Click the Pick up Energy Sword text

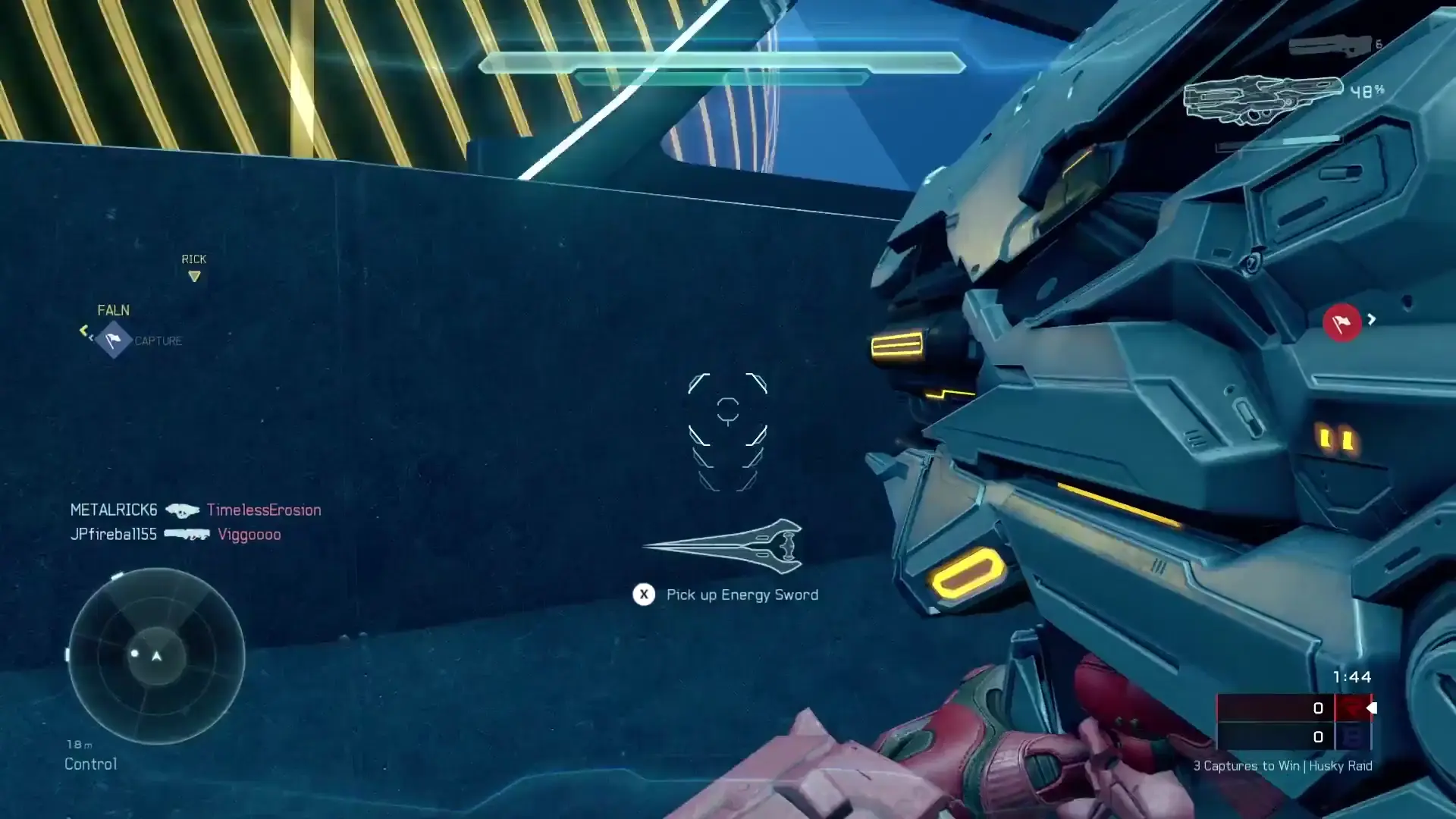click(x=742, y=595)
